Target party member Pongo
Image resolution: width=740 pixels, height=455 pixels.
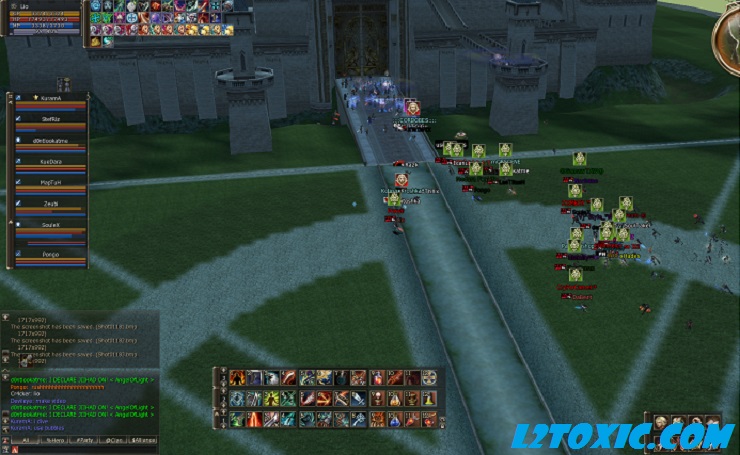point(50,254)
